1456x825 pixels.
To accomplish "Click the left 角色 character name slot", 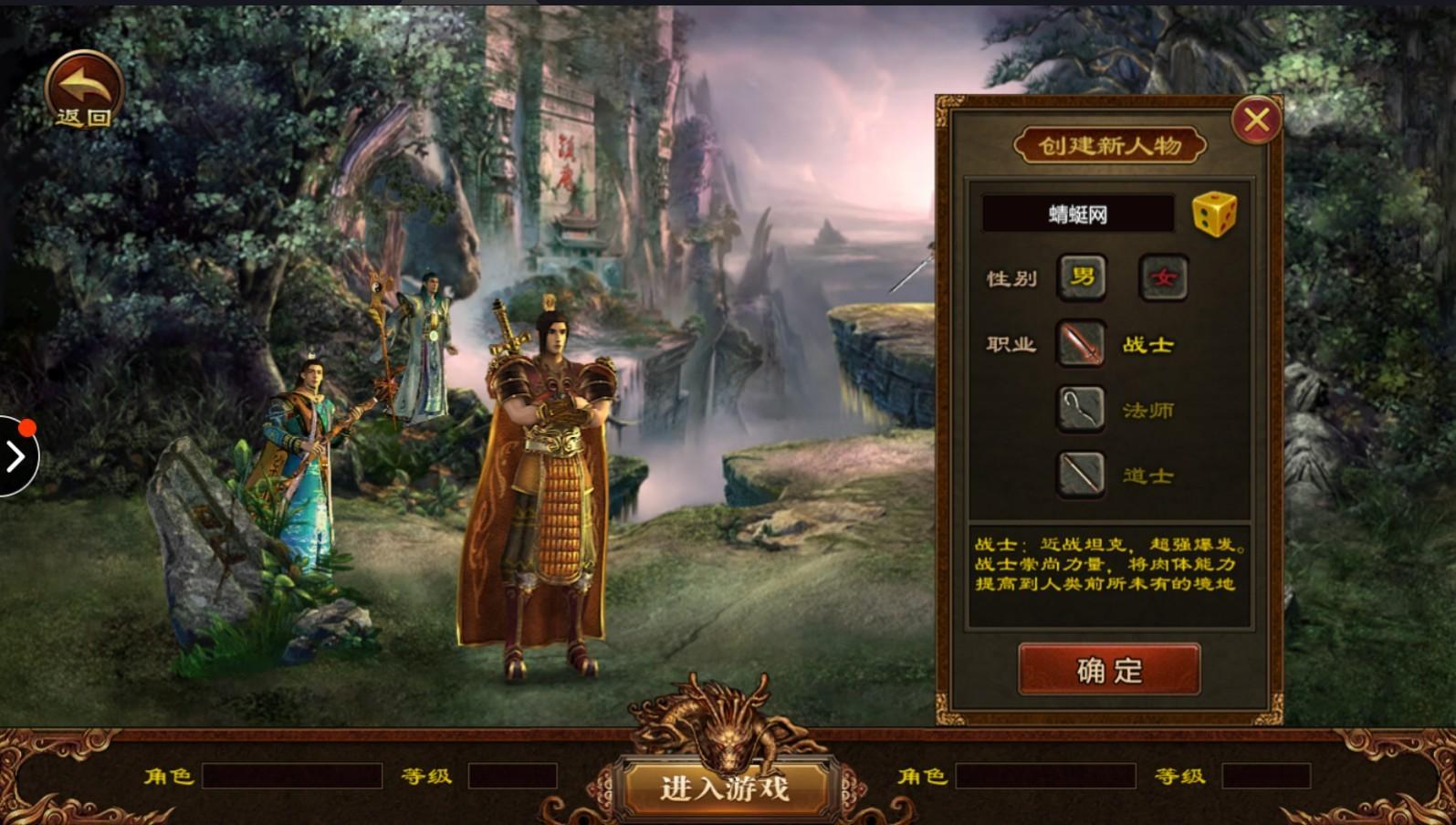I will click(292, 777).
